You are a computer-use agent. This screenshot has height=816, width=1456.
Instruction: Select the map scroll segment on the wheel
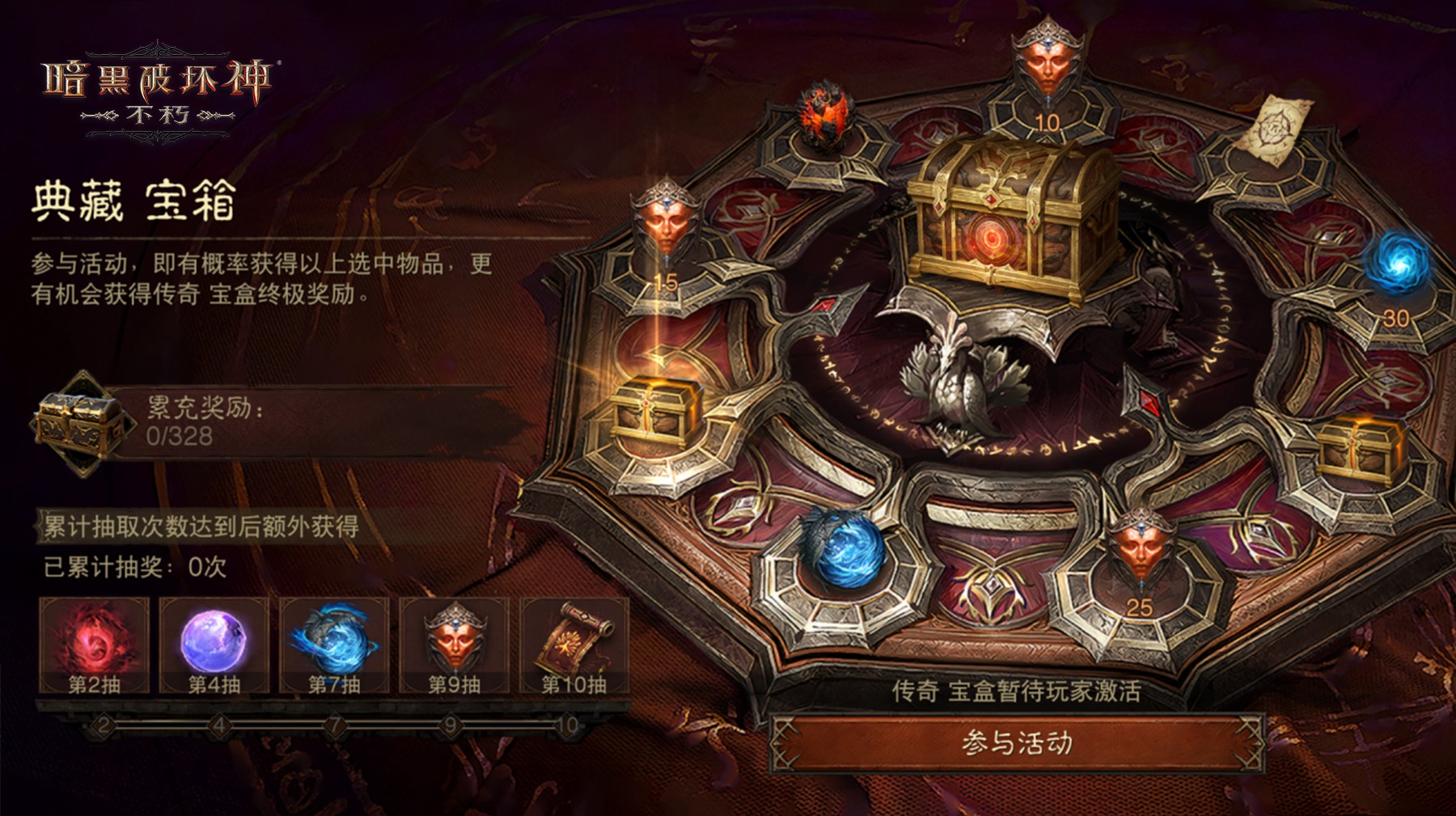[x=1276, y=129]
